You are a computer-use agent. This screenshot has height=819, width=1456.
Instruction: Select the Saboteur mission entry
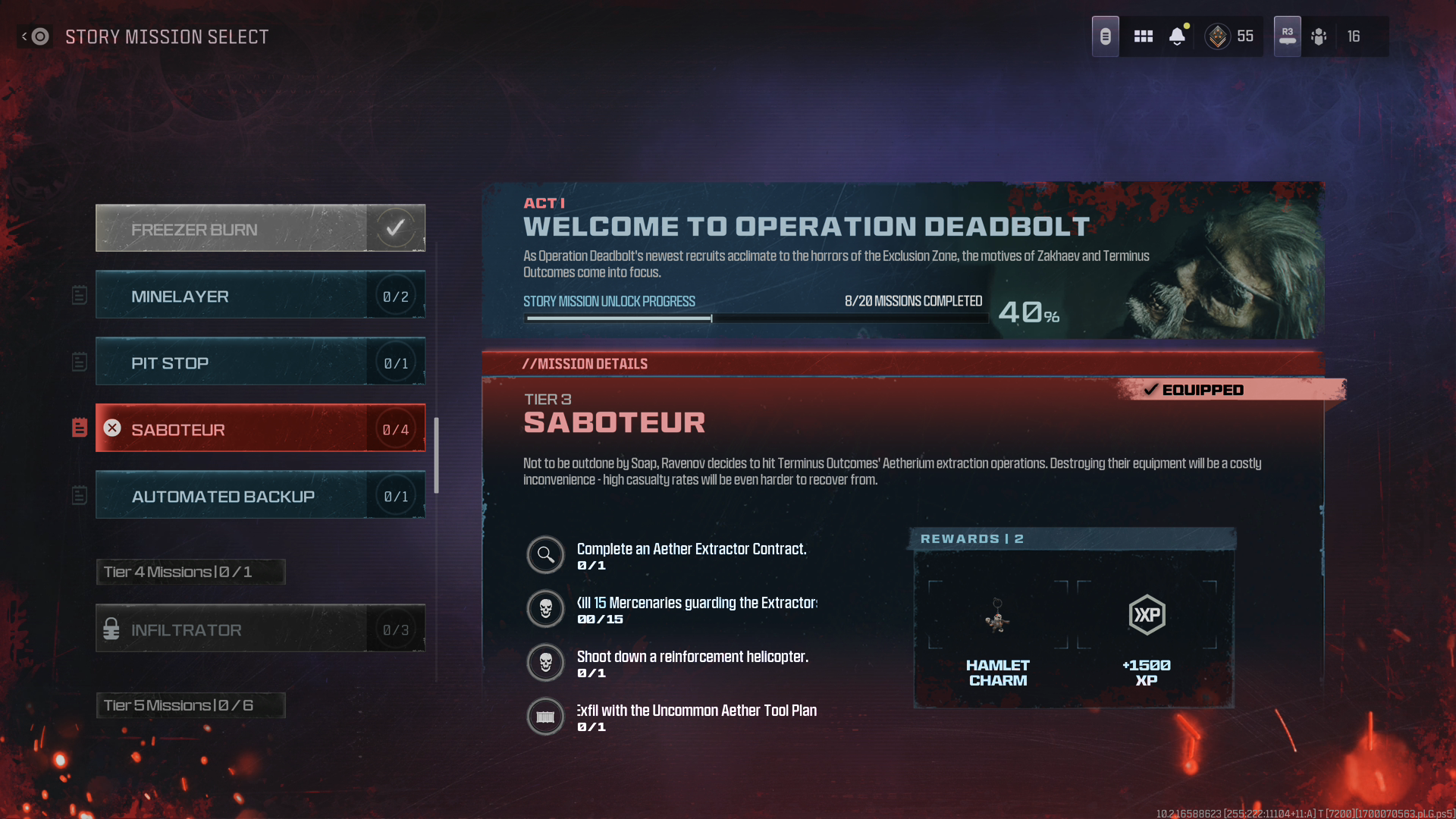[259, 428]
